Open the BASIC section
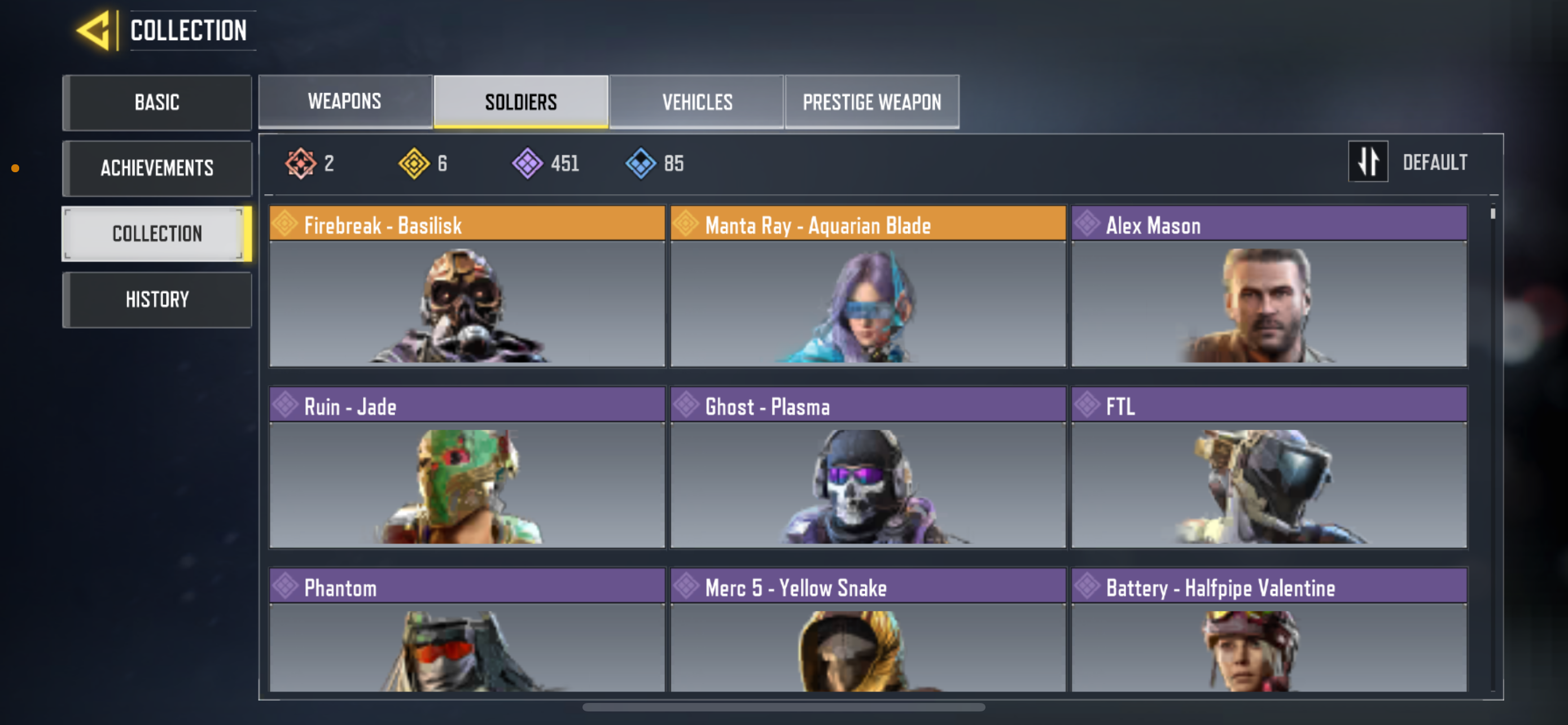 click(x=157, y=102)
